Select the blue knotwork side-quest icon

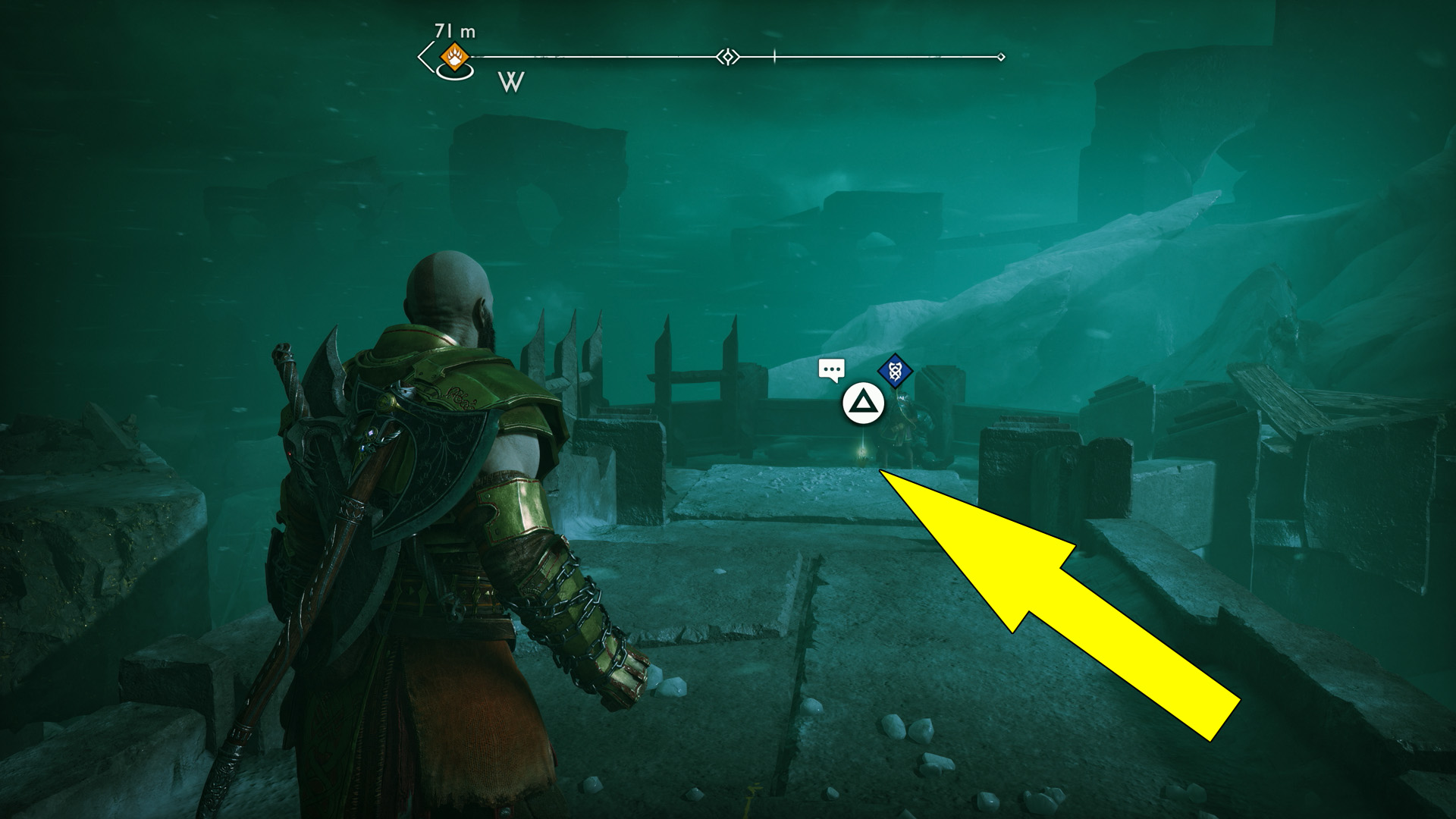pos(895,371)
